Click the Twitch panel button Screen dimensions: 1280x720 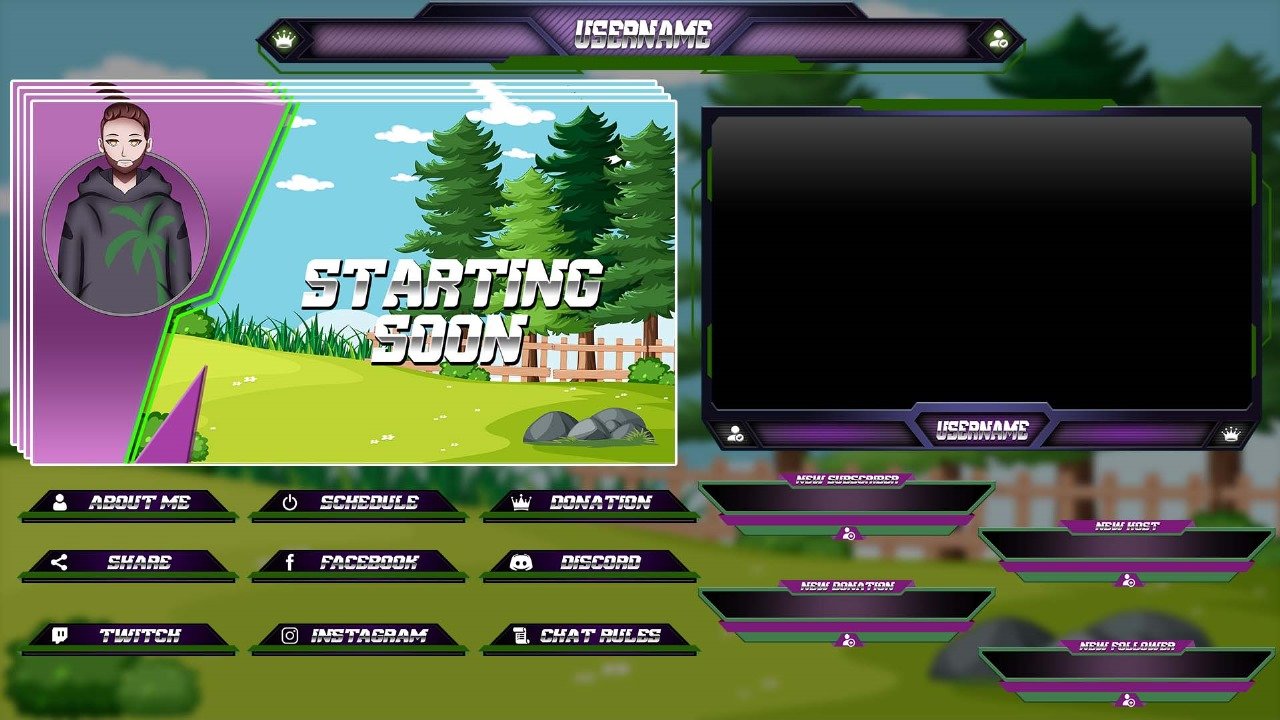click(129, 635)
